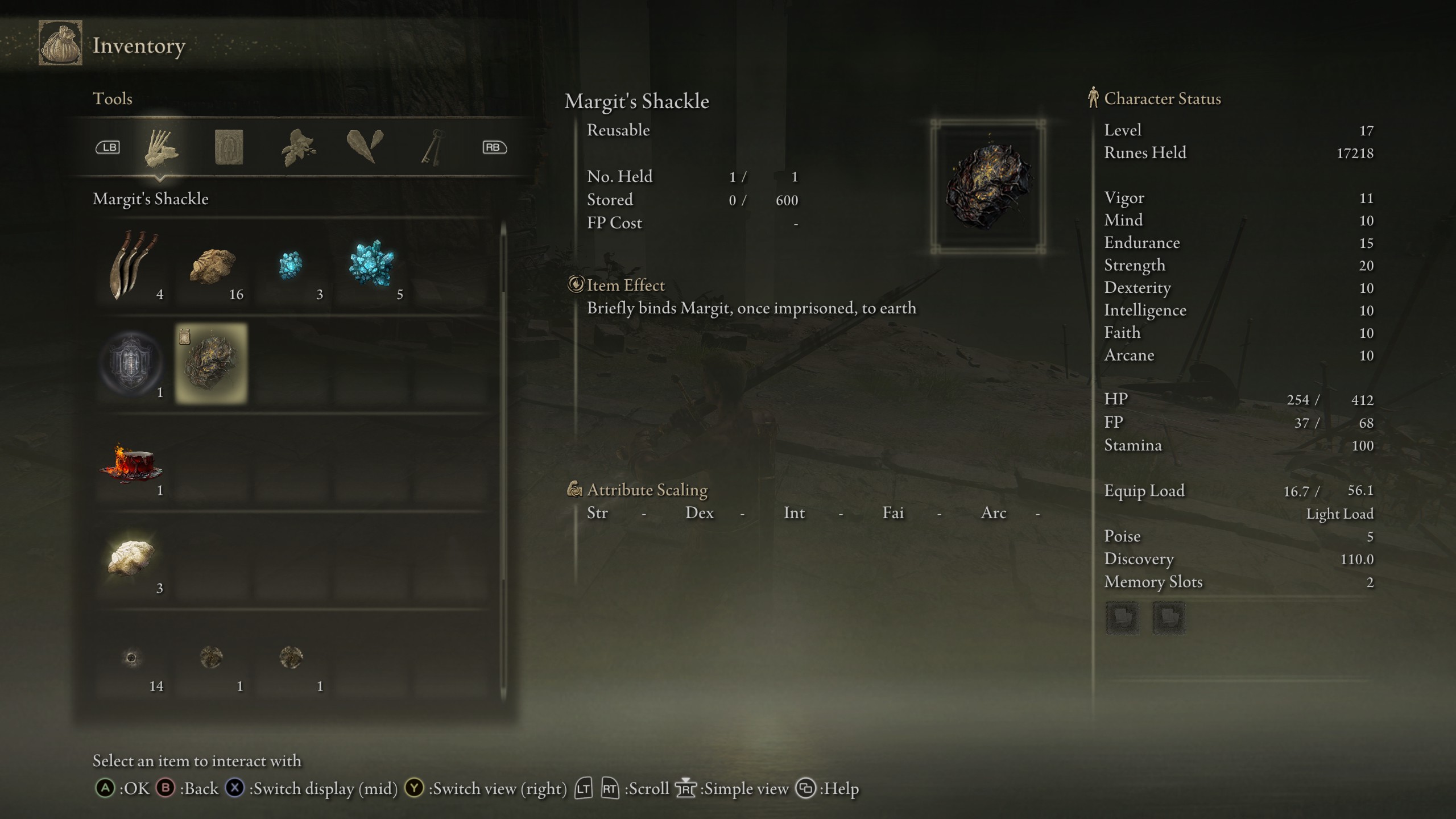Switch to the stone tablet category tab
The image size is (1456, 819).
229,148
